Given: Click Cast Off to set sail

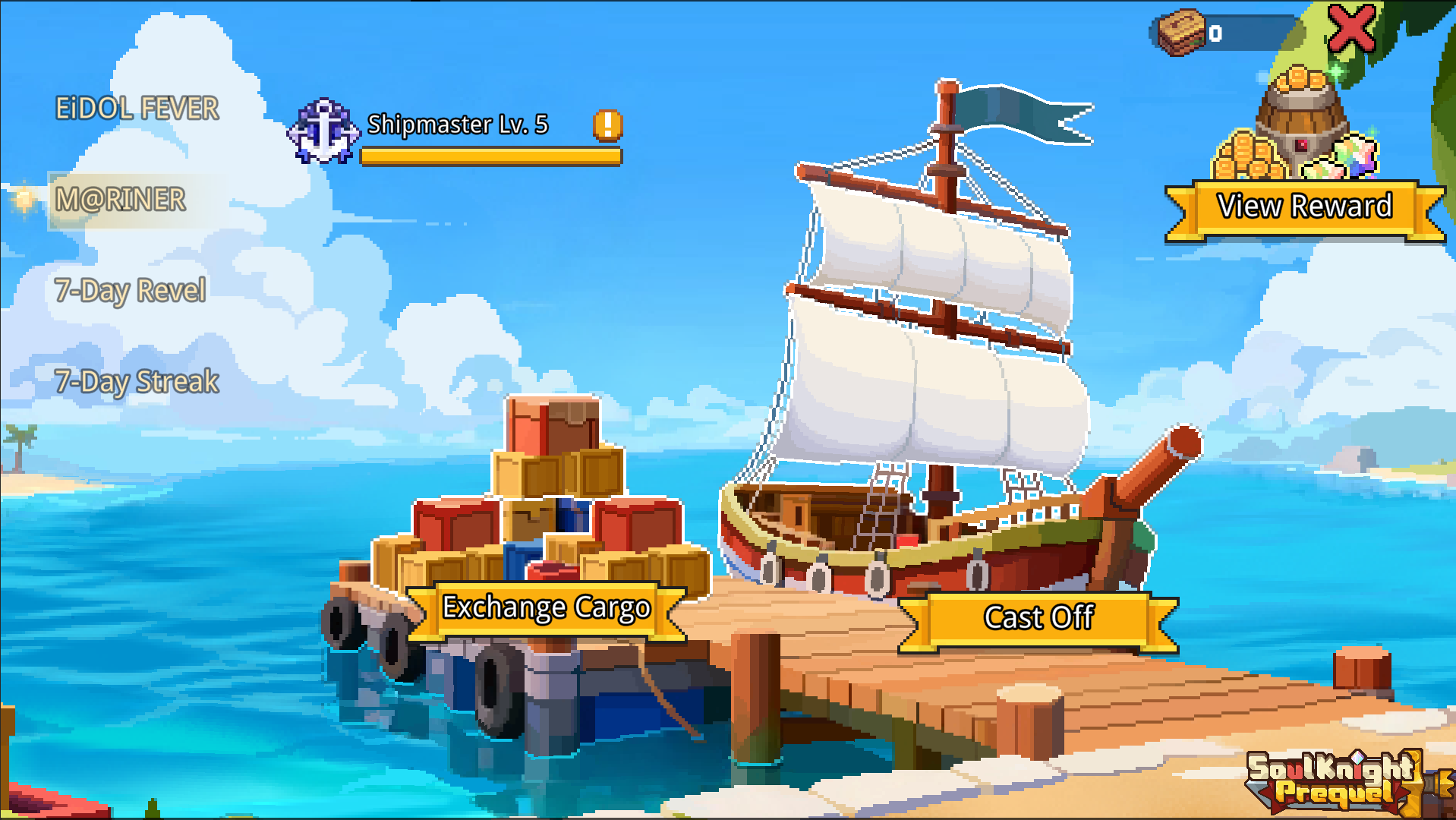Looking at the screenshot, I should click(1038, 617).
